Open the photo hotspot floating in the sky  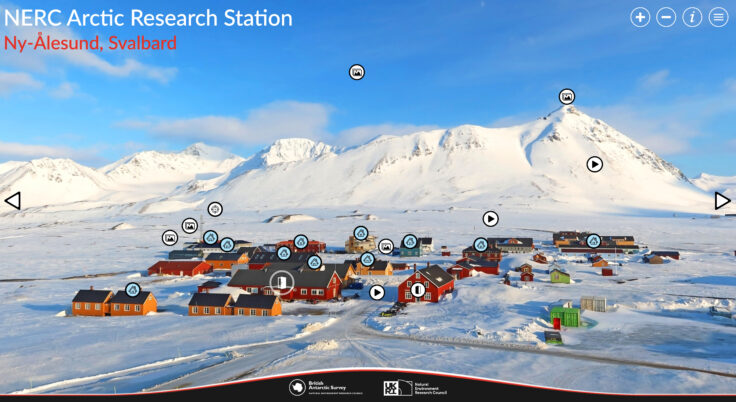coord(357,72)
